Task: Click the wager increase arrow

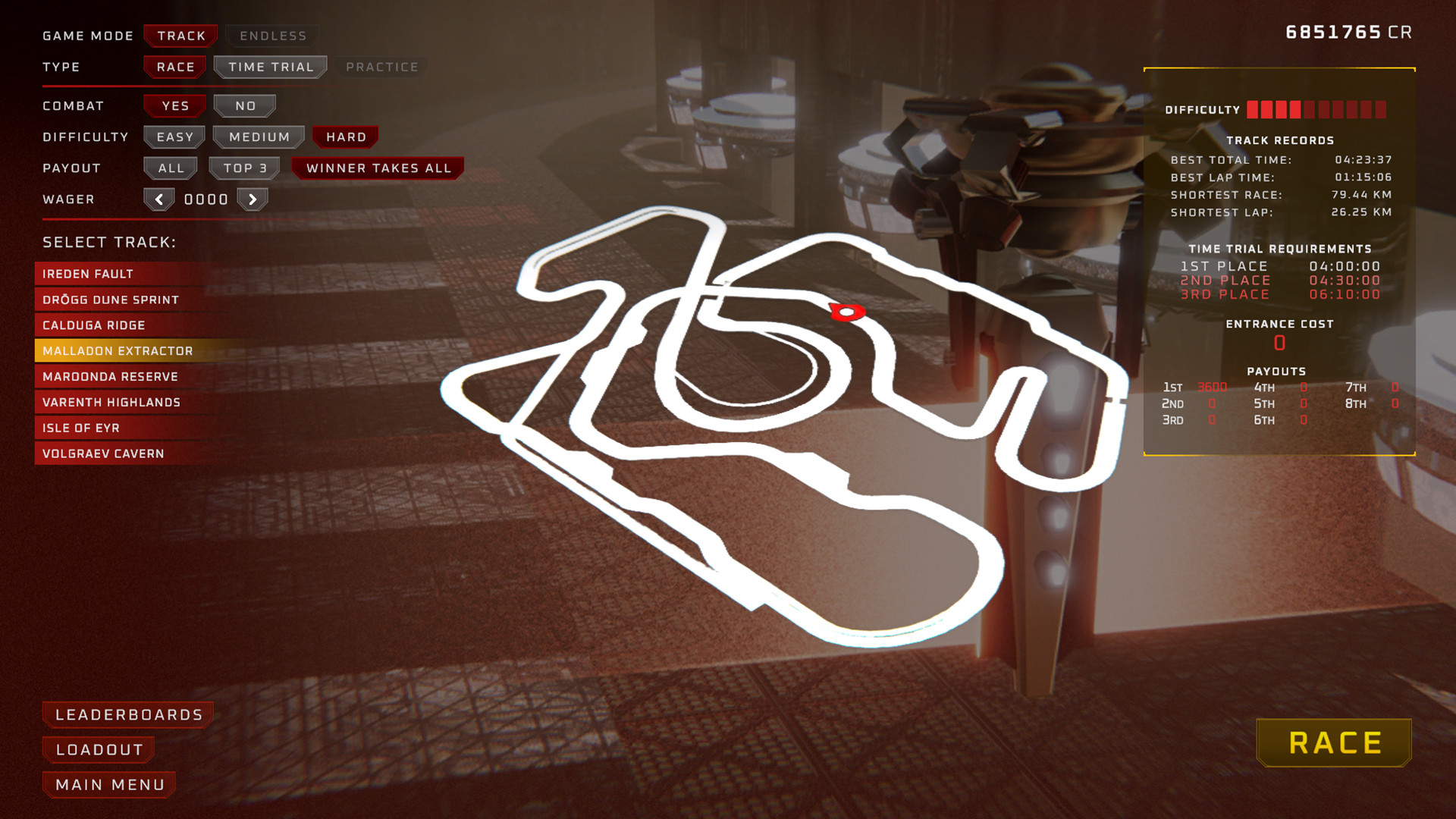Action: [253, 199]
